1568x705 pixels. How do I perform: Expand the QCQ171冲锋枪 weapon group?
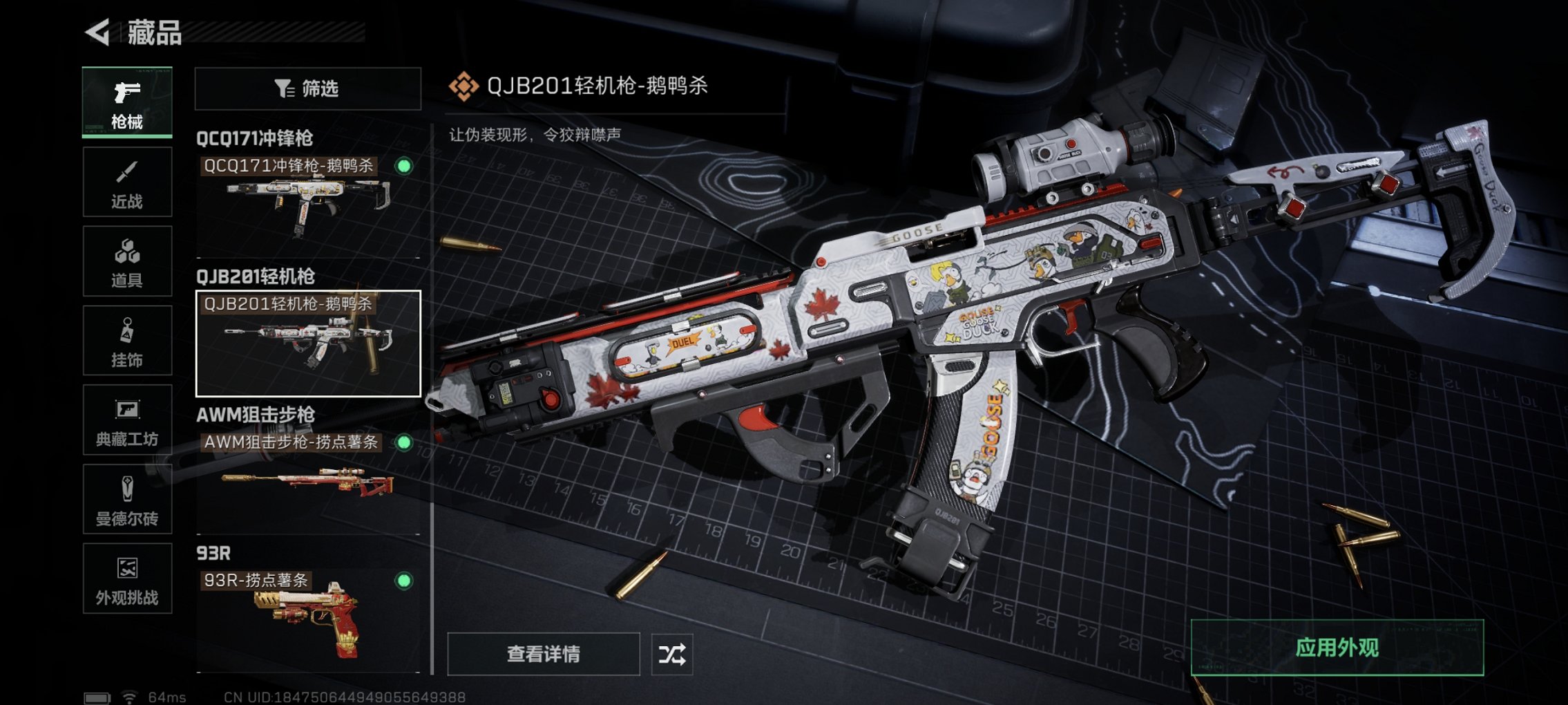coord(256,138)
